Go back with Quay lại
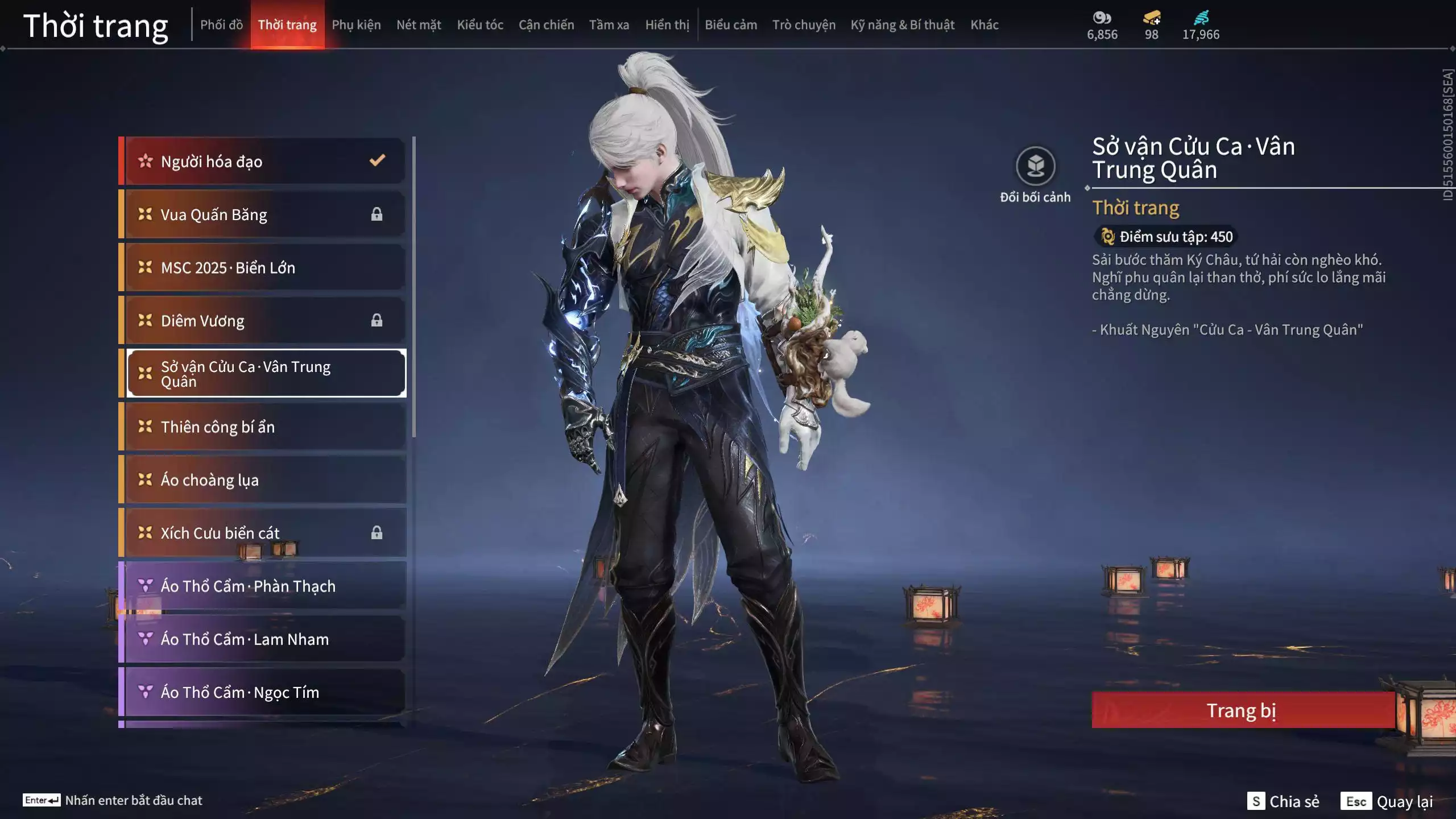 pos(1387,801)
